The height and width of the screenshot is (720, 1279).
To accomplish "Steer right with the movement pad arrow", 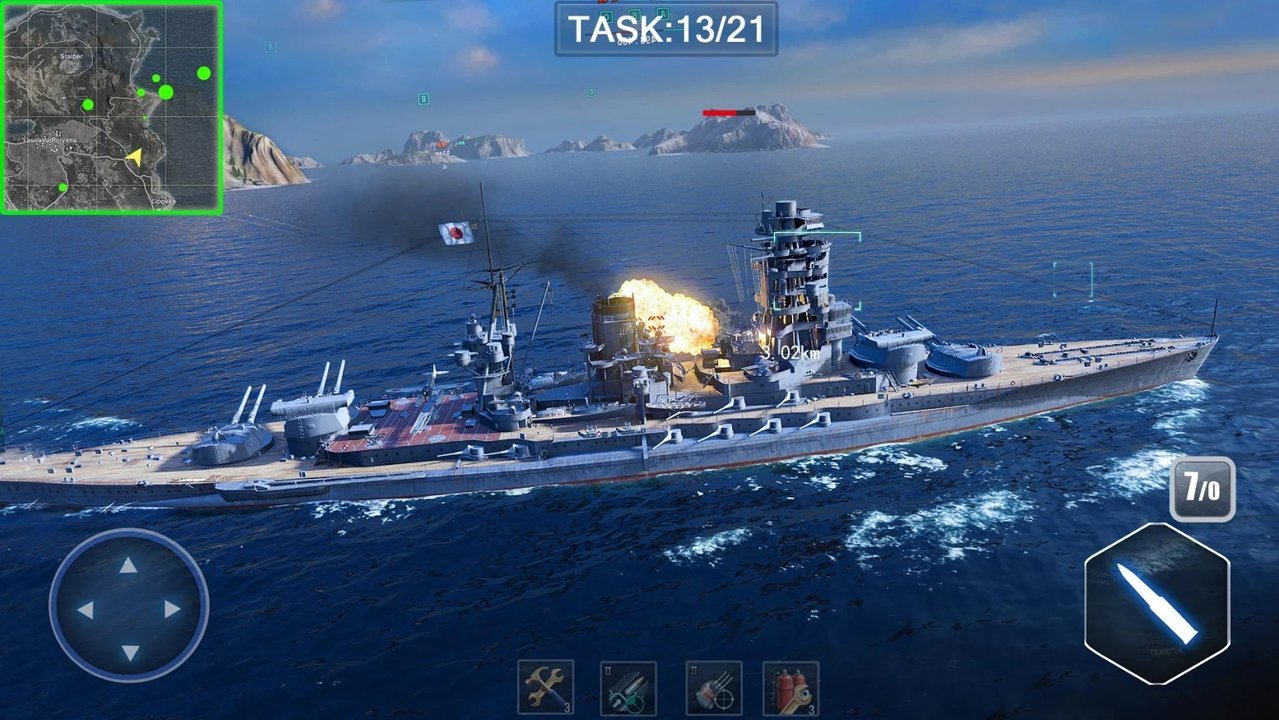I will click(172, 609).
